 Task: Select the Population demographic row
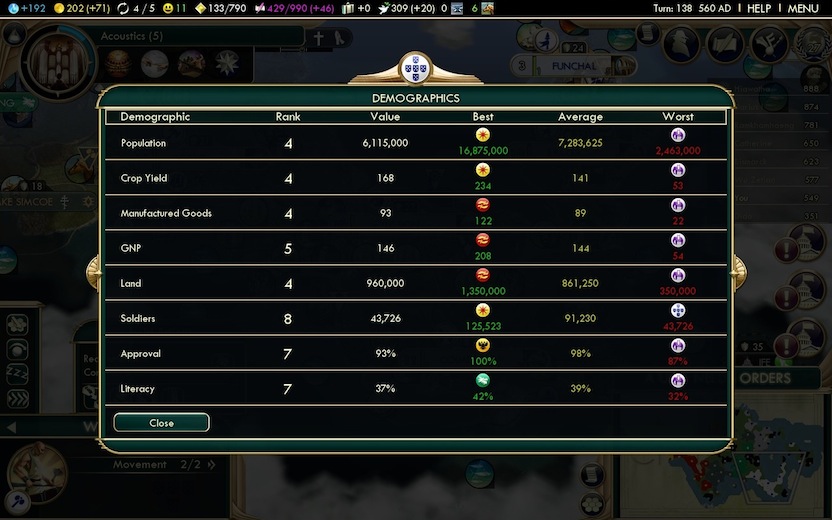(415, 143)
